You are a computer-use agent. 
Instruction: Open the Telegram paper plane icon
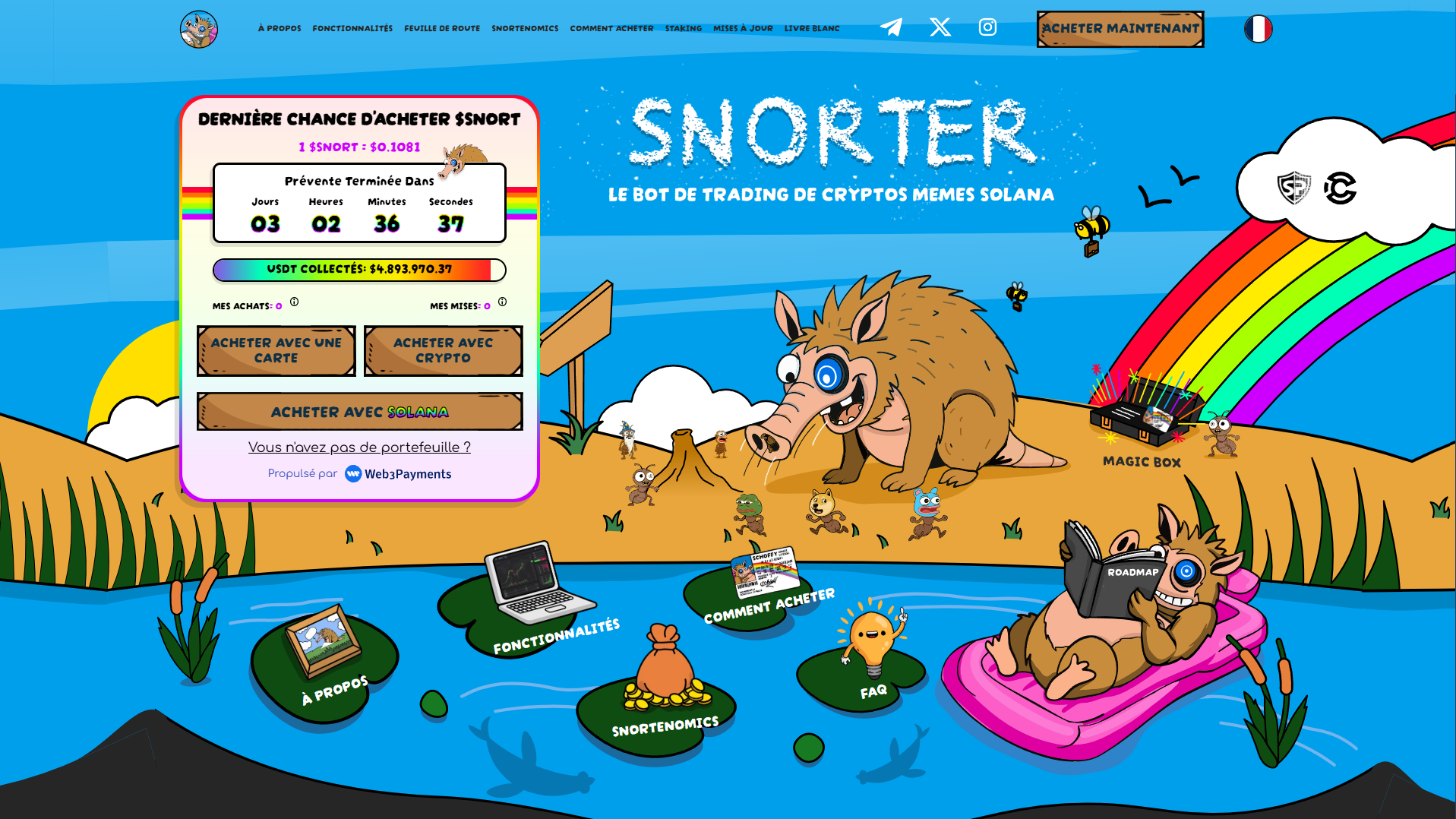tap(891, 27)
